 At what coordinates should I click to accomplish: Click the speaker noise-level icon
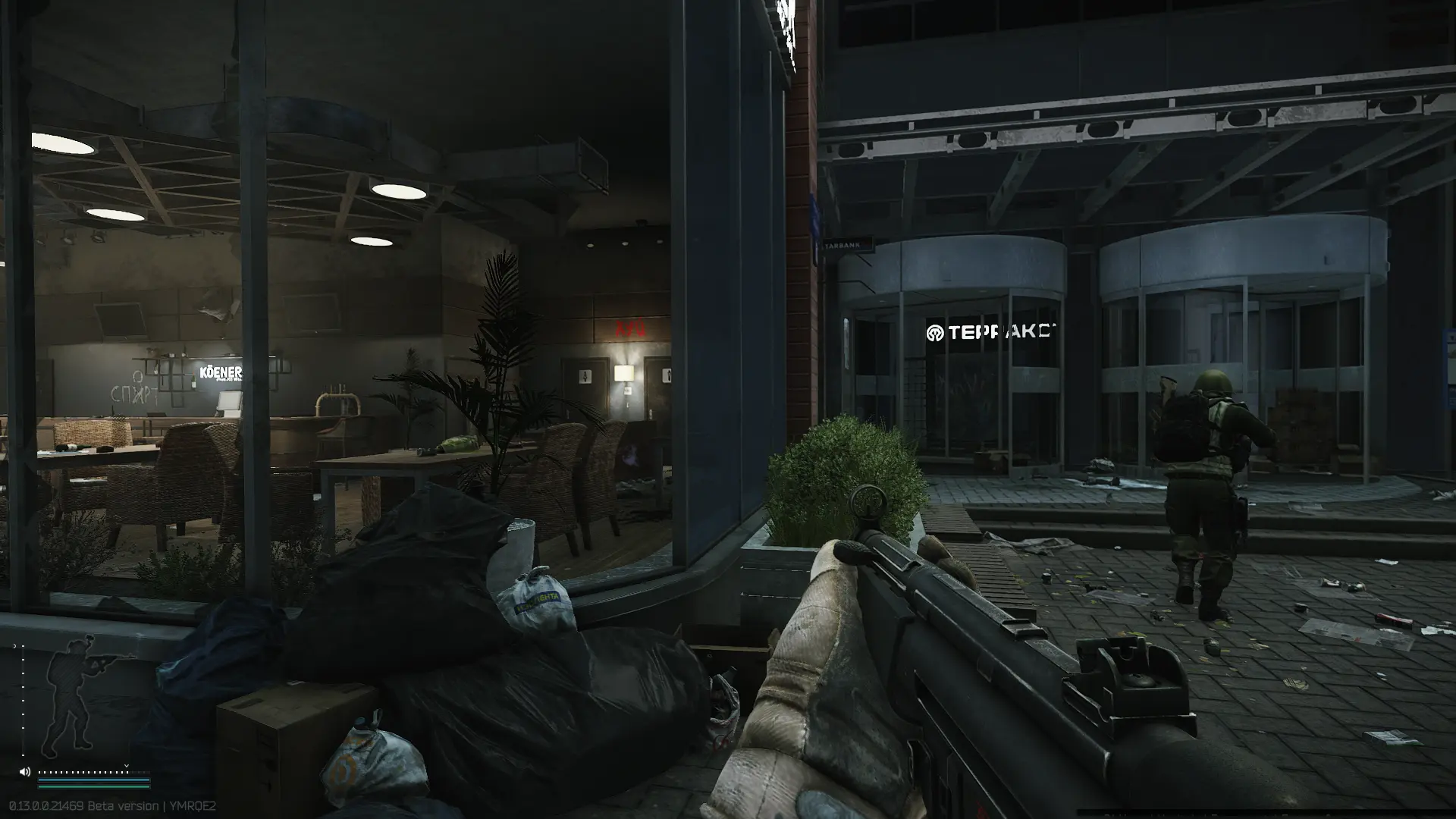click(25, 772)
